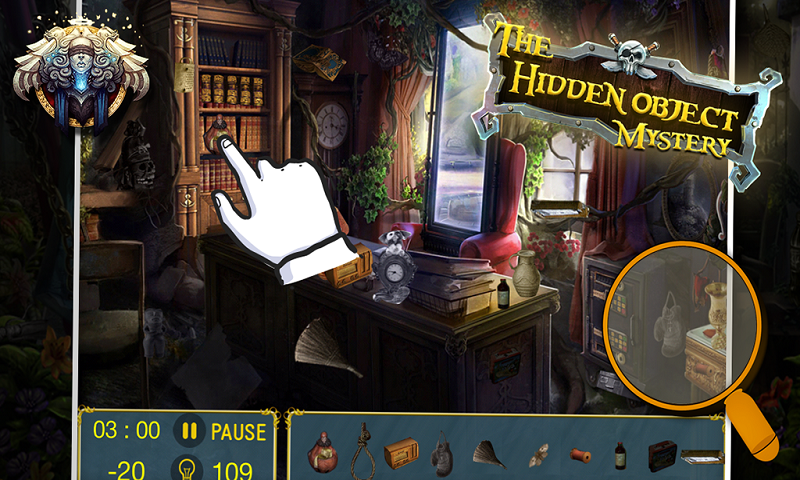Pause the game with the Pause button
This screenshot has width=800, height=480.
(x=222, y=432)
